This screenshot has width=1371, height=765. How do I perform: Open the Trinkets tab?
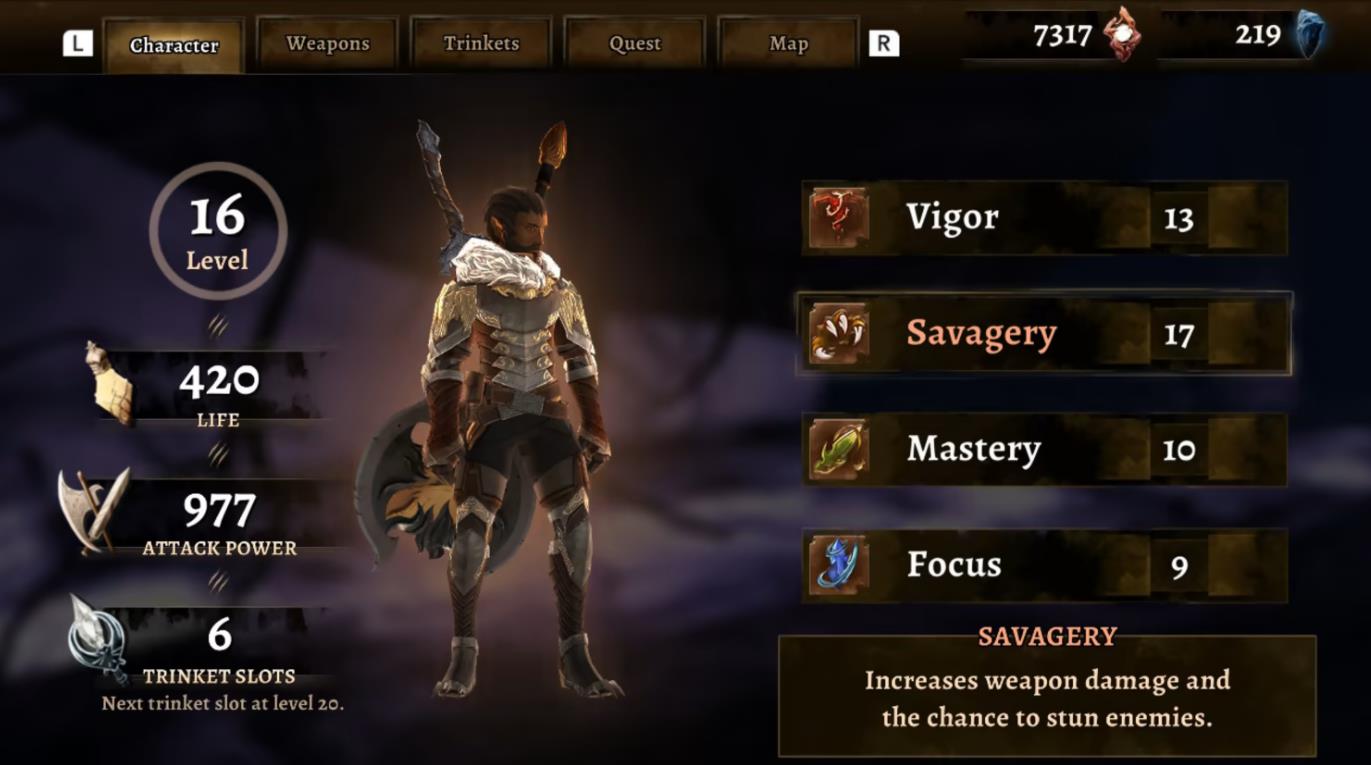[480, 43]
